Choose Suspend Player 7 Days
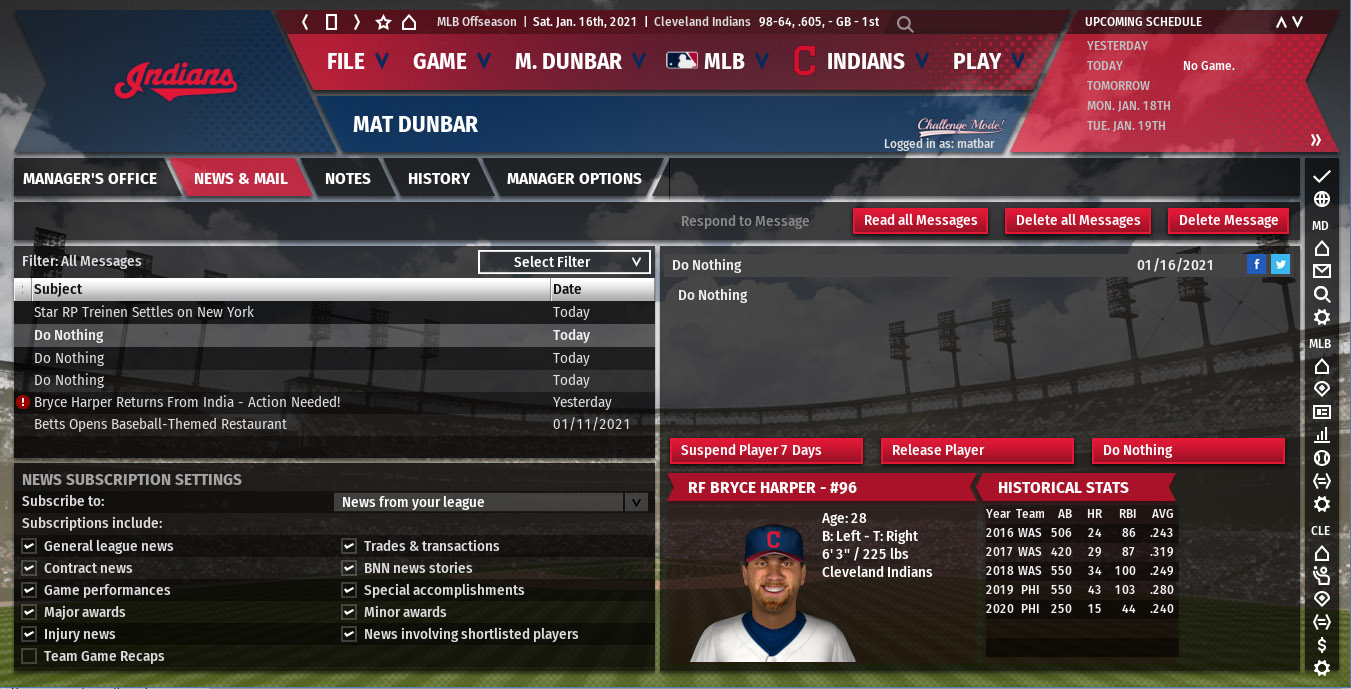Screen dimensions: 1351x689 [x=765, y=451]
